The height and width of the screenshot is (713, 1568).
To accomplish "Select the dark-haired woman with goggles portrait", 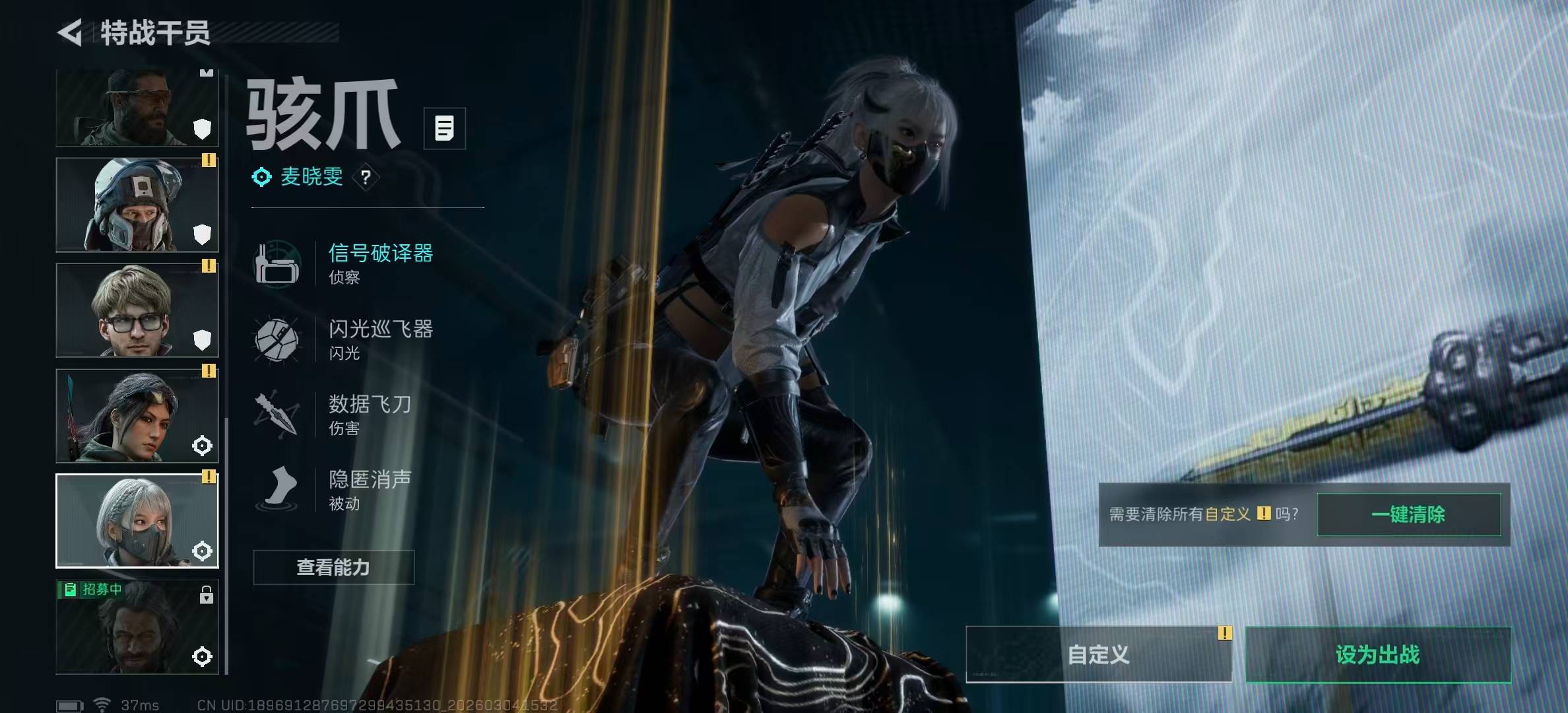I will pyautogui.click(x=137, y=416).
